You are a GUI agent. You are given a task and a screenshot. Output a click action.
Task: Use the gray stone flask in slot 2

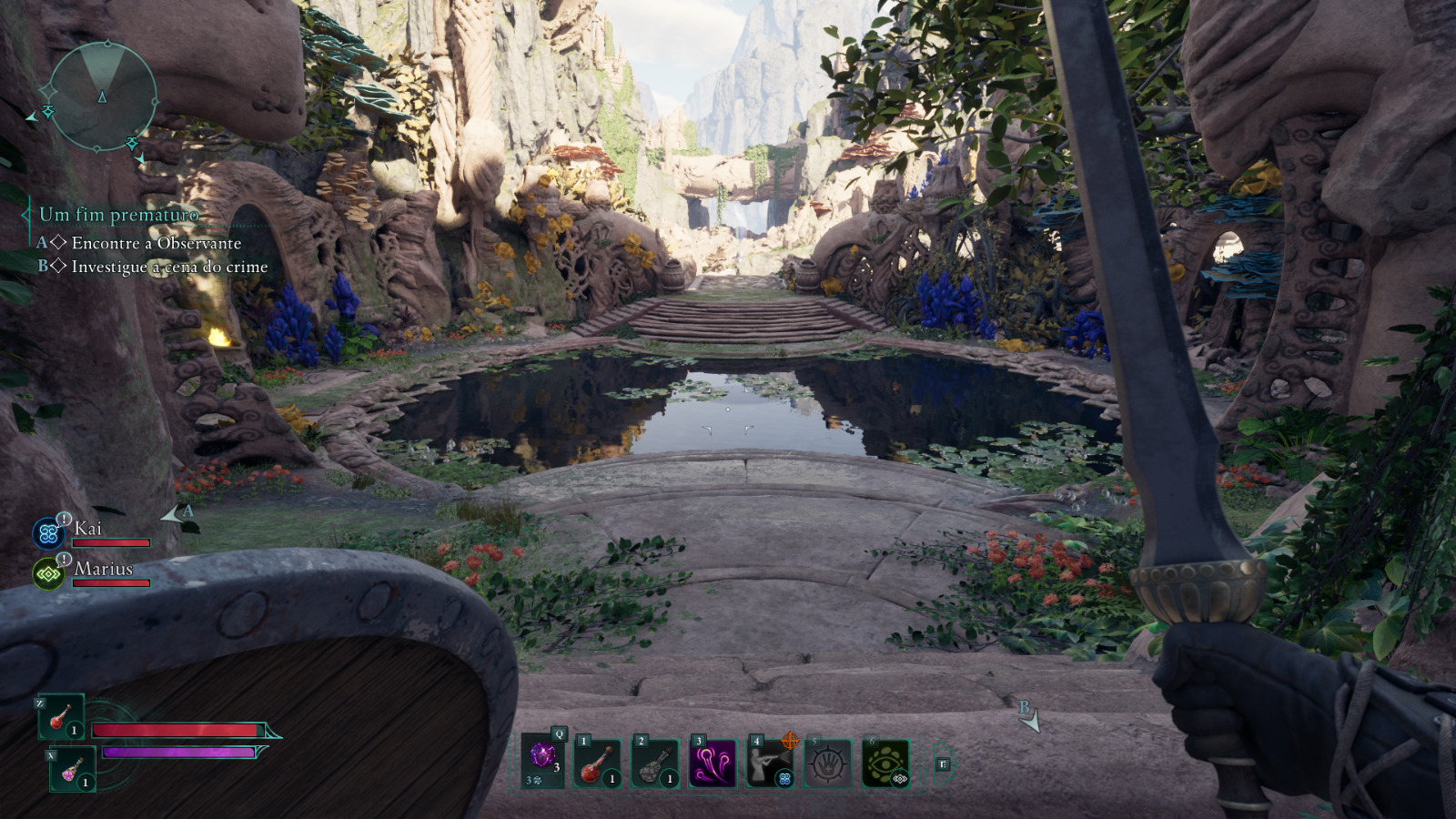pyautogui.click(x=655, y=763)
